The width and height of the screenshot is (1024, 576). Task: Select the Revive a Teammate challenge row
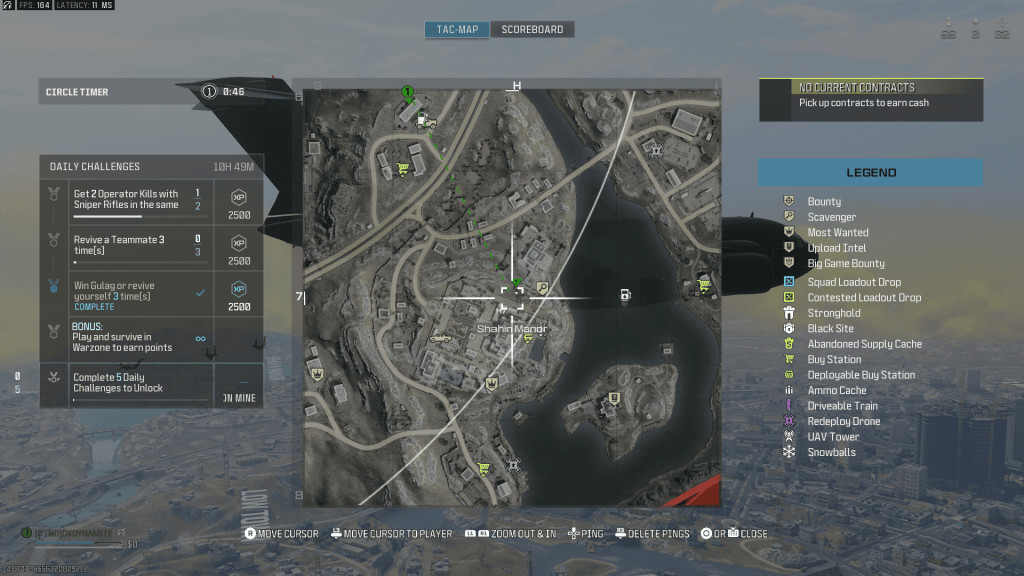tap(151, 246)
